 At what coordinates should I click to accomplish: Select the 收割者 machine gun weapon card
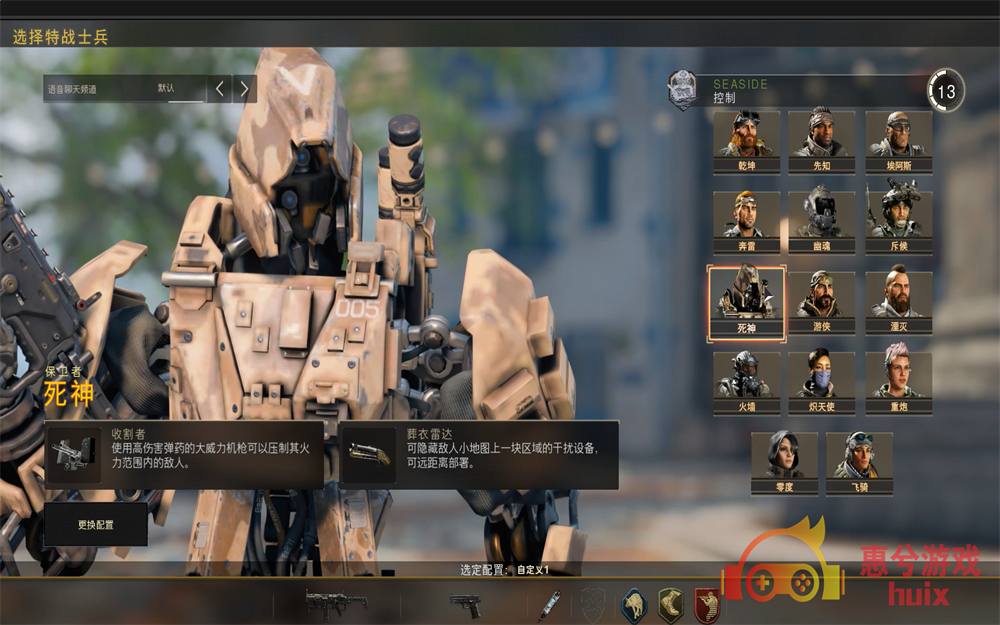point(184,455)
